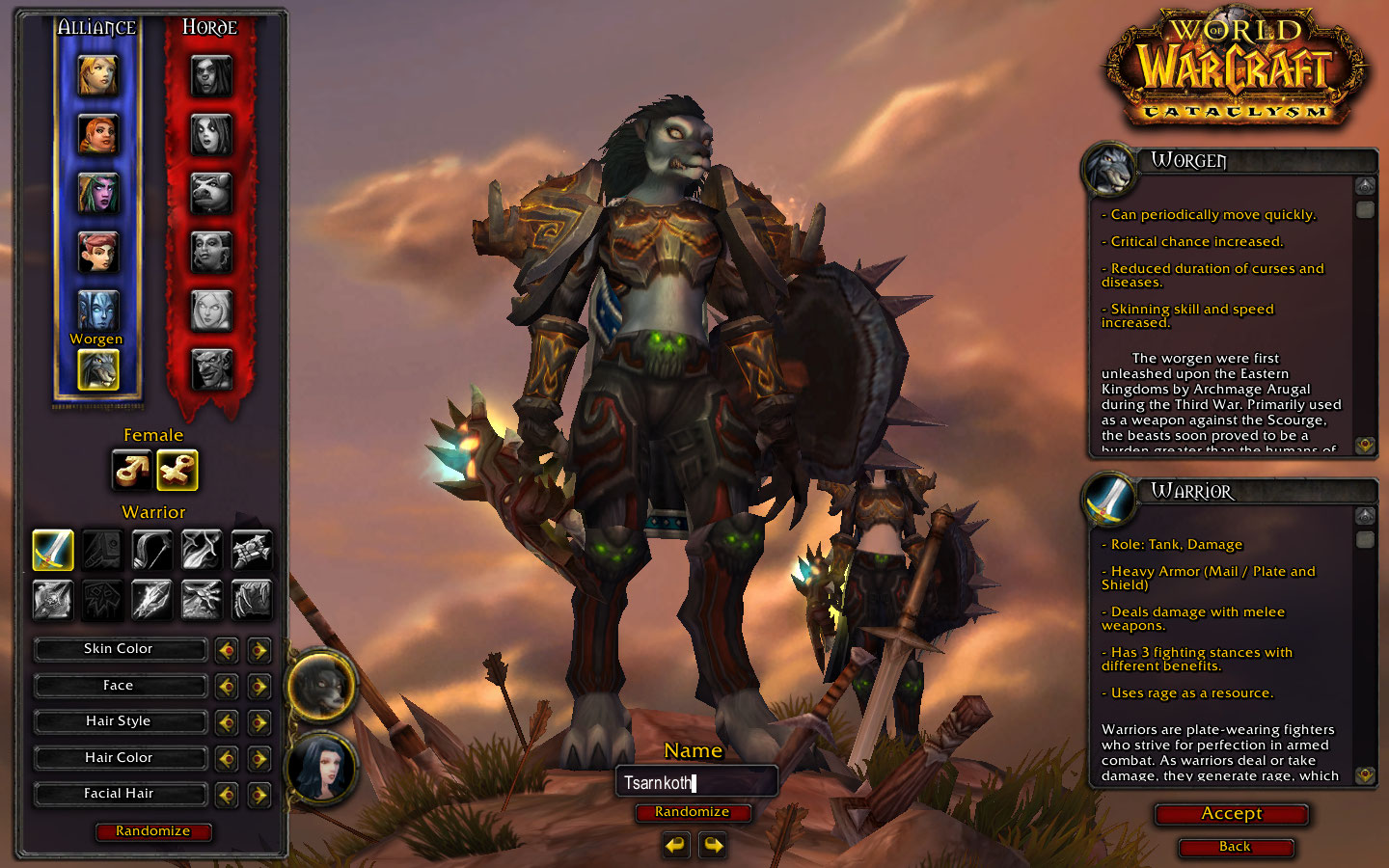Image resolution: width=1389 pixels, height=868 pixels.
Task: Accept the character creation
Action: tap(1231, 814)
